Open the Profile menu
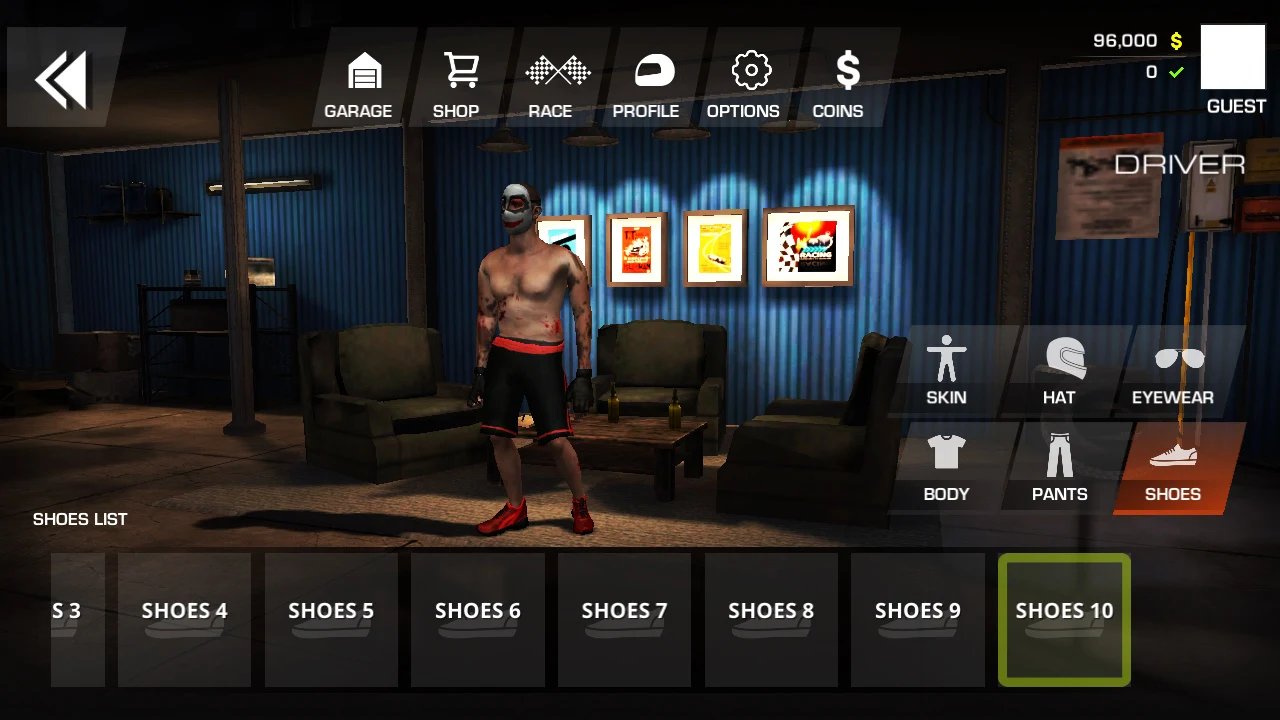The image size is (1280, 720). pos(646,85)
